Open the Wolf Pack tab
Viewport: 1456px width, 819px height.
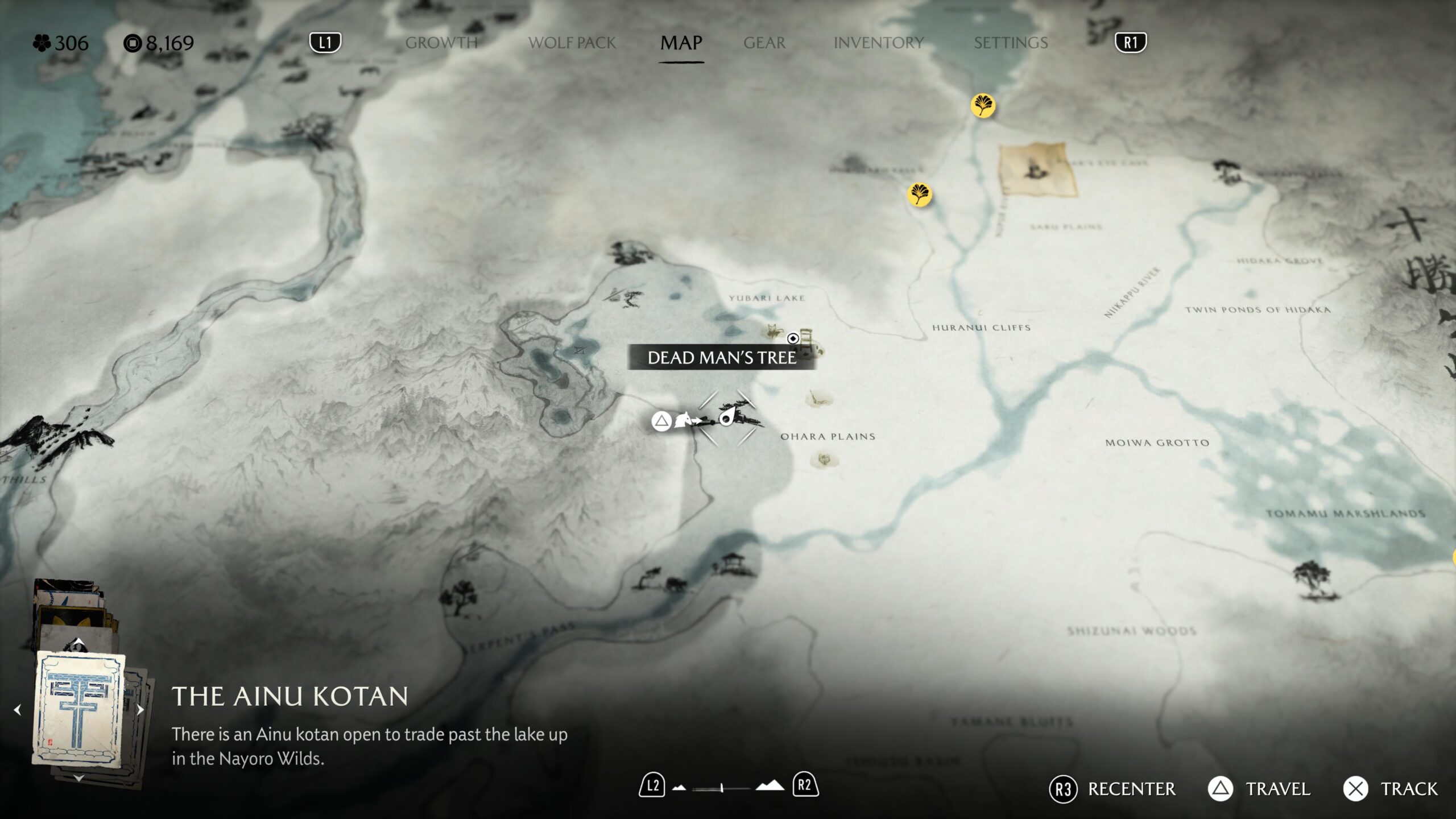point(572,43)
